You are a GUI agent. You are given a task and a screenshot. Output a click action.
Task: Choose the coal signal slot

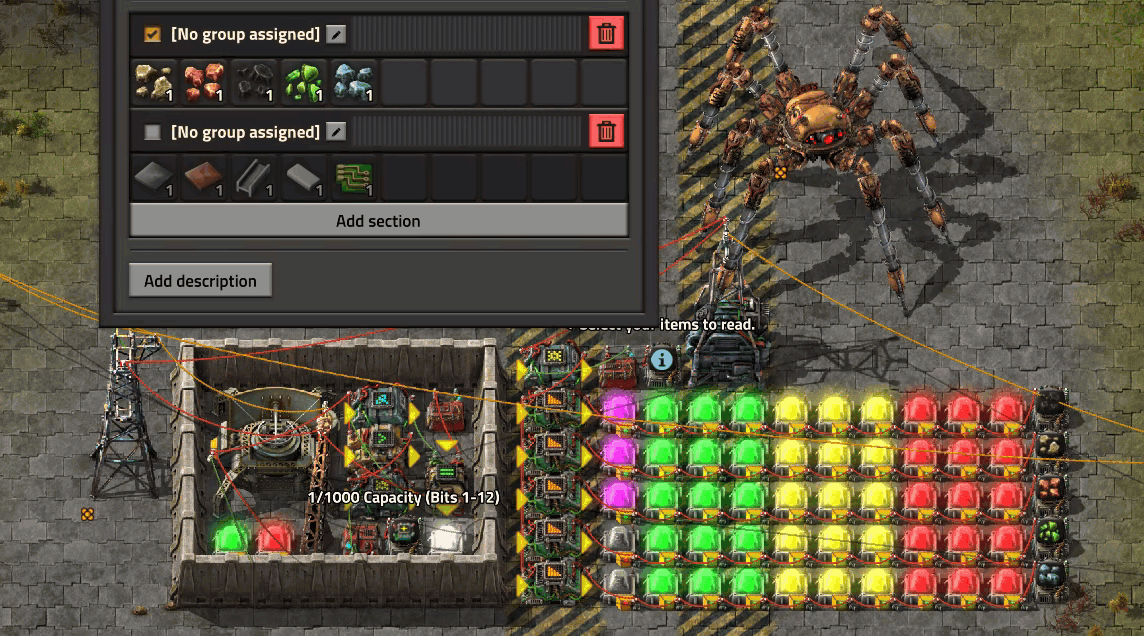pyautogui.click(x=255, y=82)
